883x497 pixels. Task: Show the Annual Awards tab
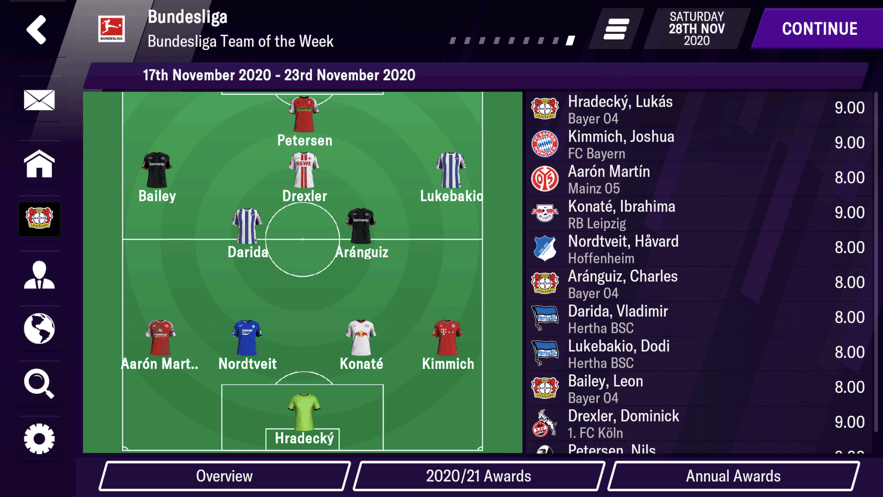733,476
